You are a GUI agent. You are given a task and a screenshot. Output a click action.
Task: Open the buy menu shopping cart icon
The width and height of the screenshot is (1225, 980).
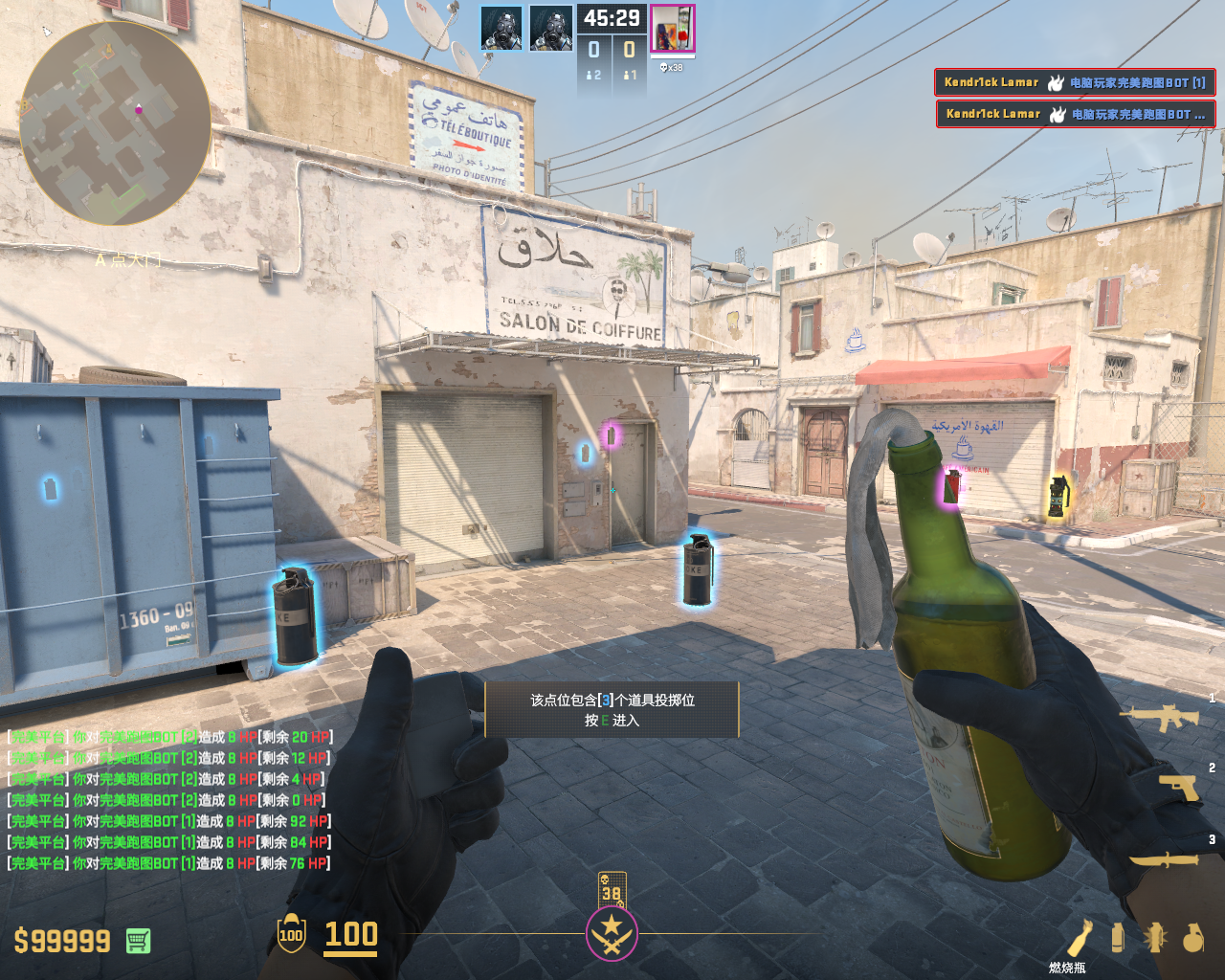click(138, 941)
